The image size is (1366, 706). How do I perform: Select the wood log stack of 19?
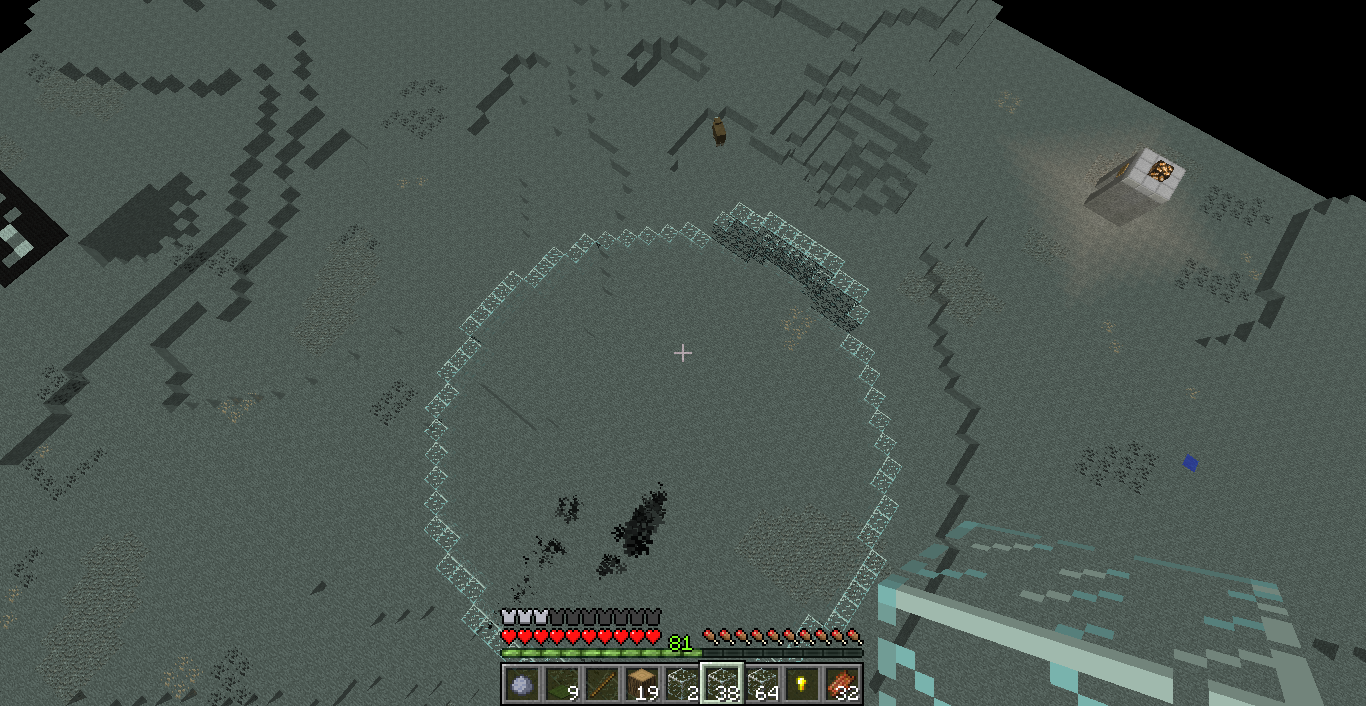click(x=641, y=685)
